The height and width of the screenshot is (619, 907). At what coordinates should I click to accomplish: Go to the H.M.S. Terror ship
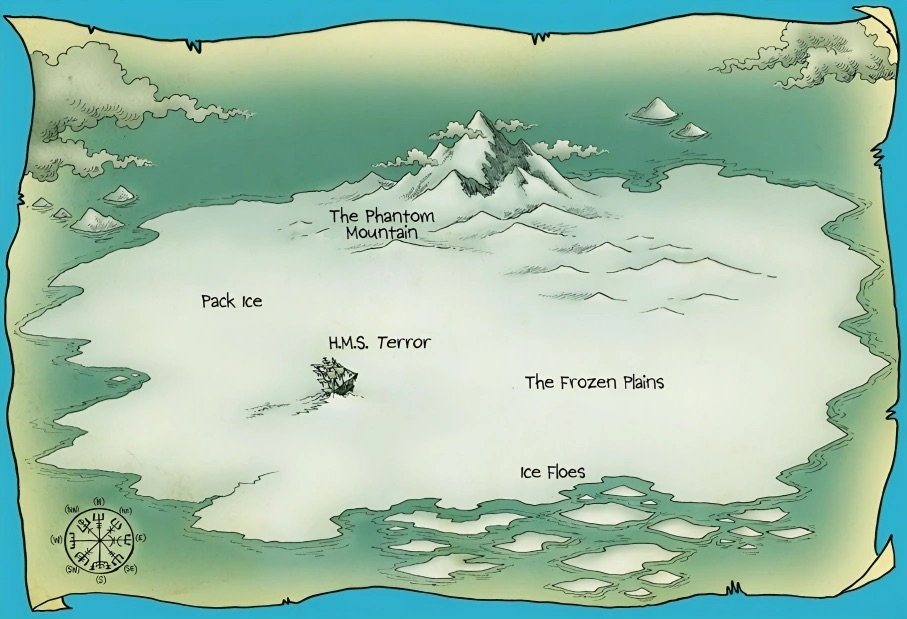tap(336, 377)
